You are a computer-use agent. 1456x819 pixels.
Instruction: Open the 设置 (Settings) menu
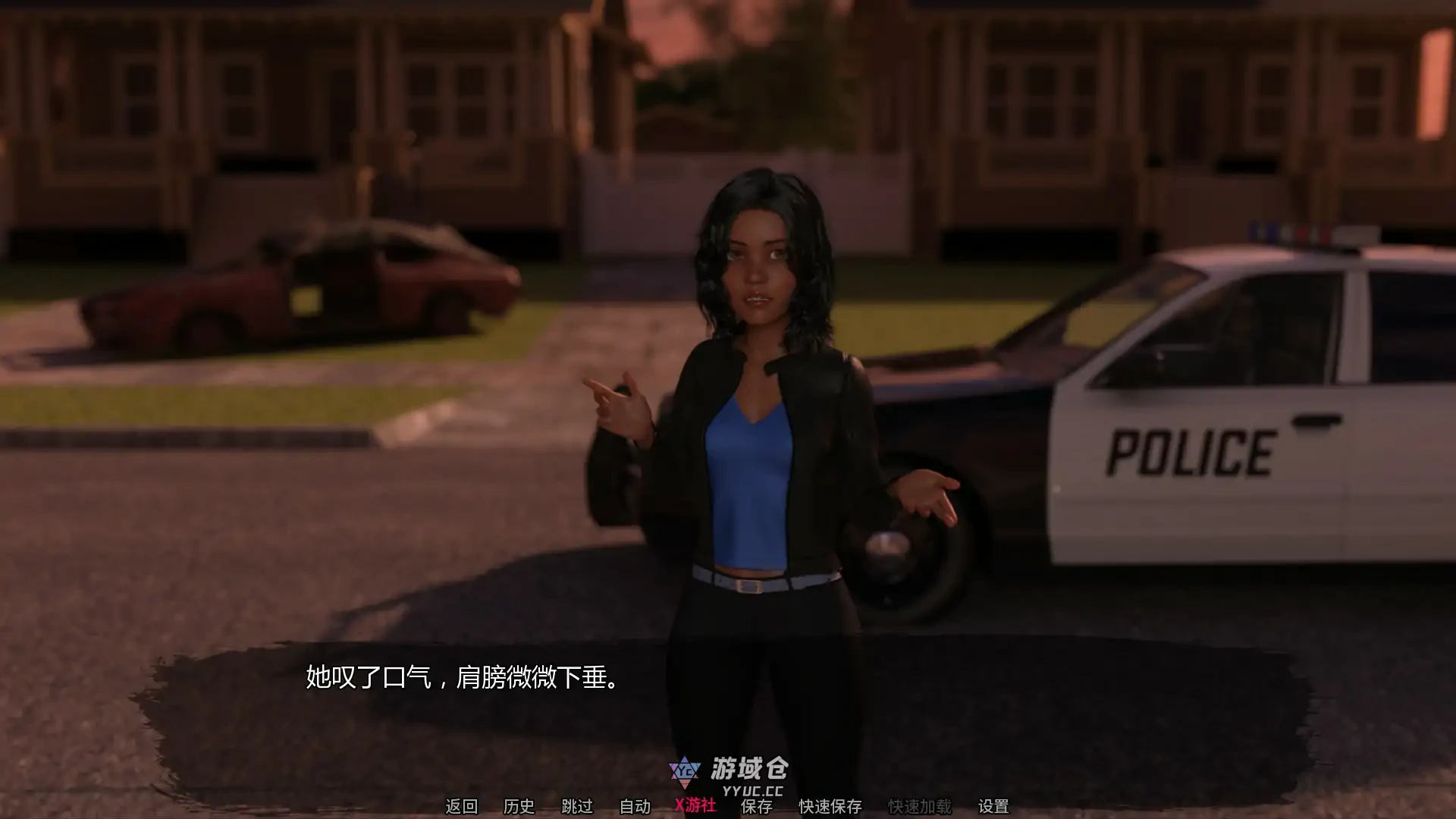[x=993, y=806]
